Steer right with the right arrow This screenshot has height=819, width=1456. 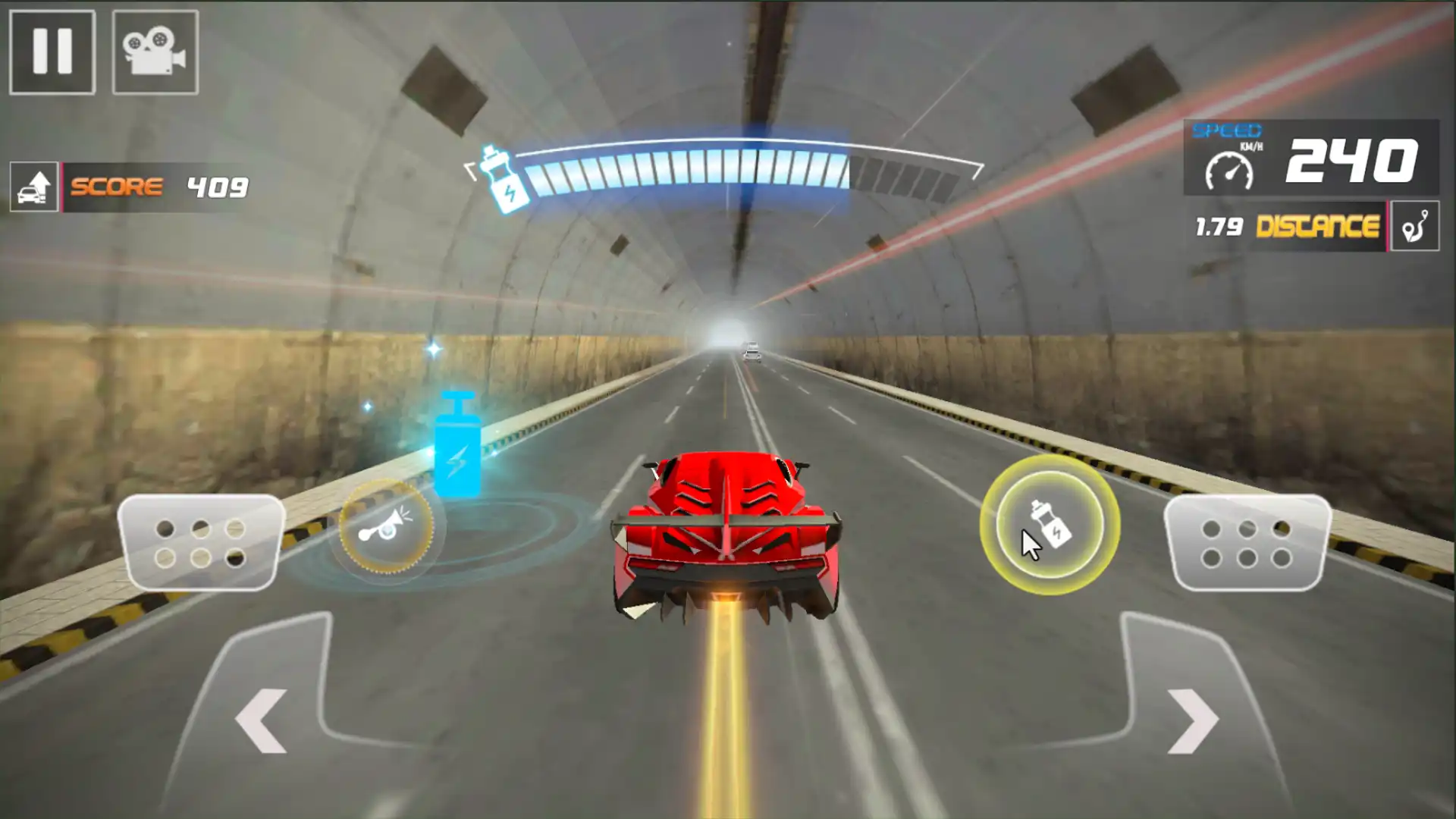(1192, 720)
